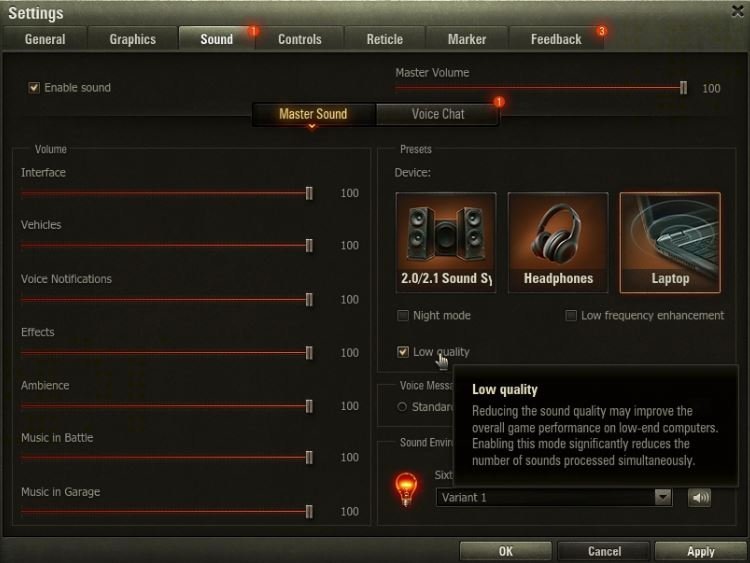Open the Marker settings tab
This screenshot has width=750, height=563.
467,39
